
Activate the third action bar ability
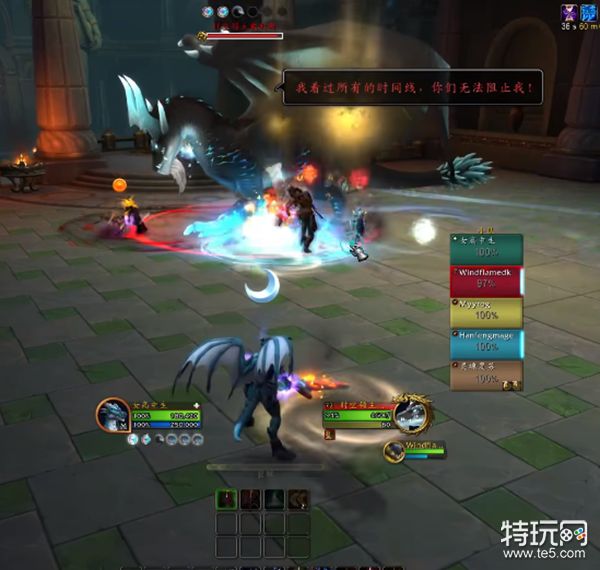(274, 499)
